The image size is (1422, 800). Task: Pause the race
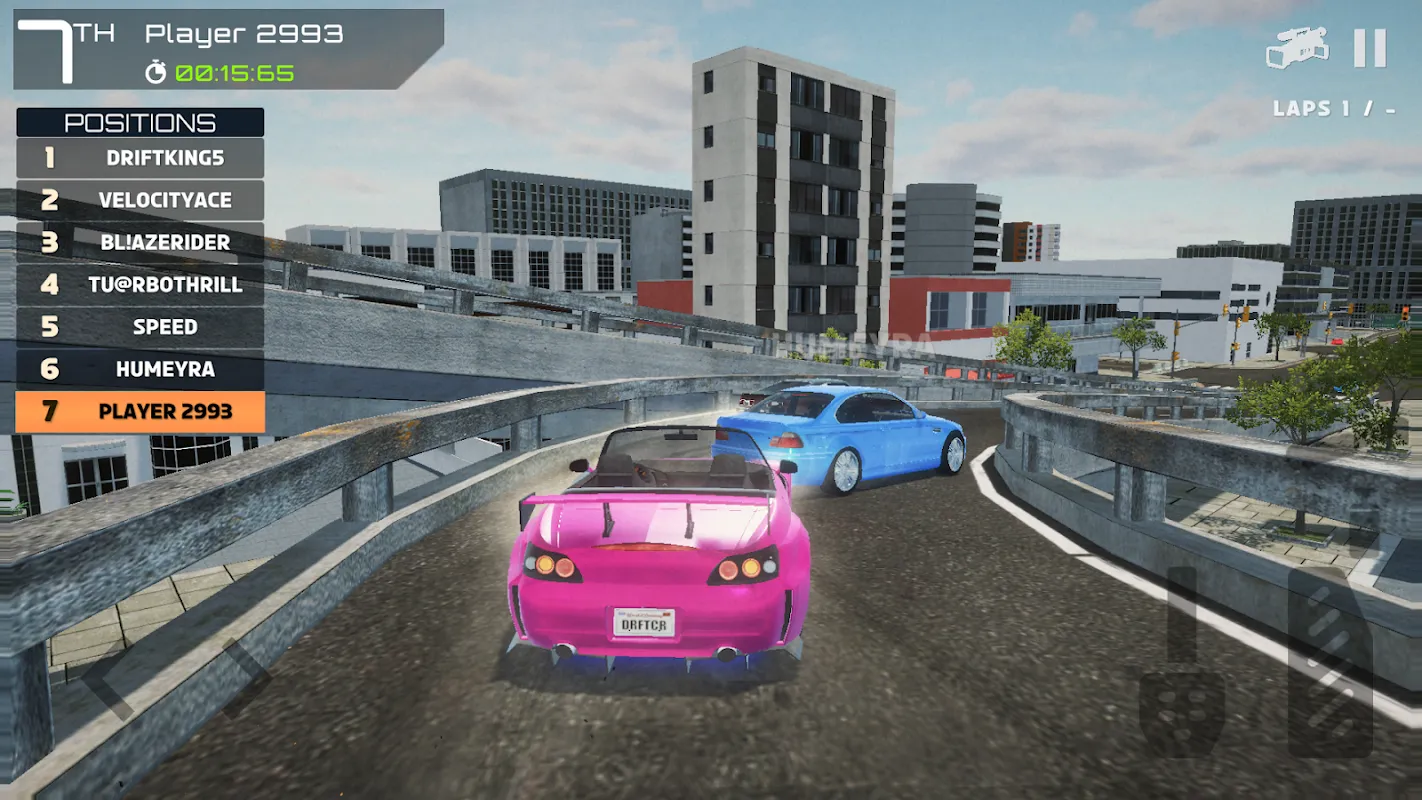pos(1369,48)
